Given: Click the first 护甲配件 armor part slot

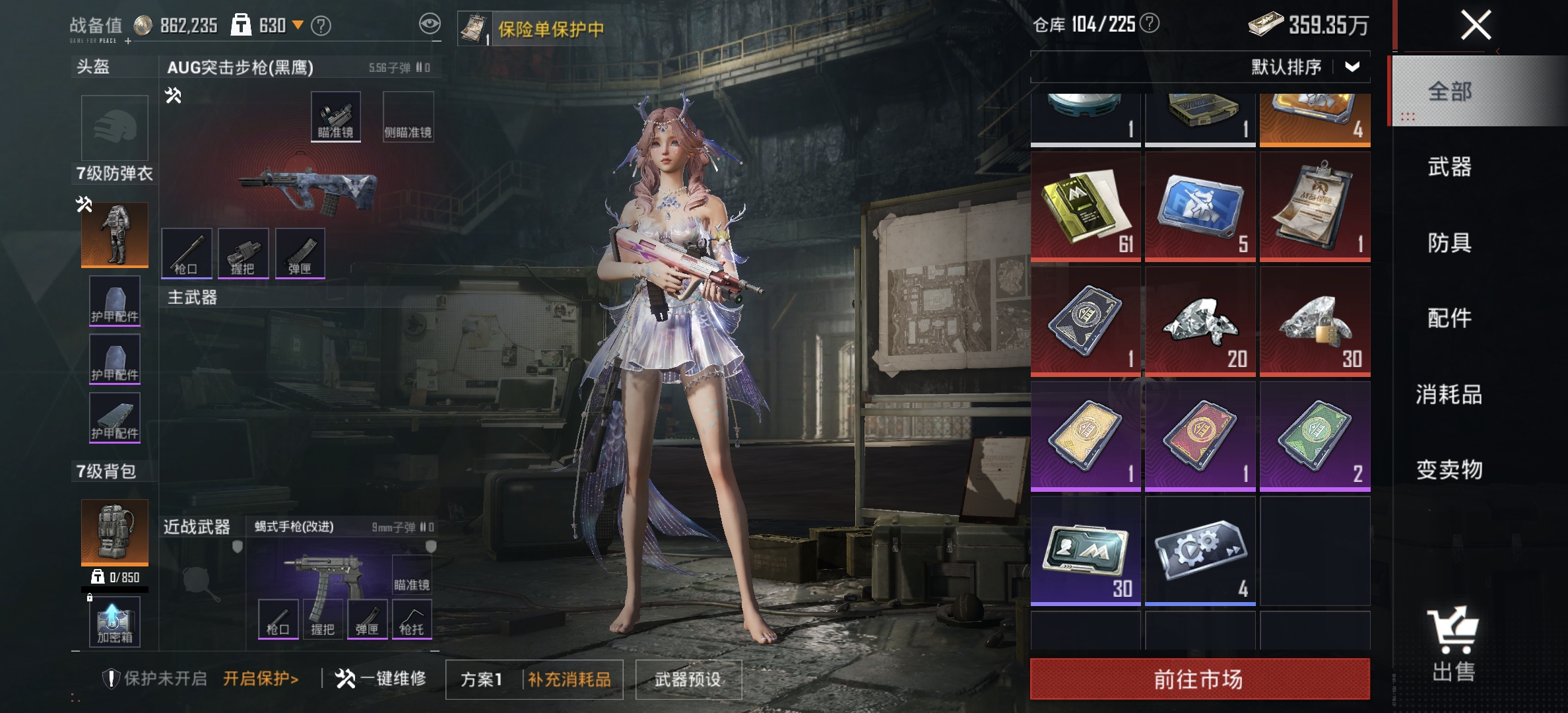Looking at the screenshot, I should tap(114, 300).
